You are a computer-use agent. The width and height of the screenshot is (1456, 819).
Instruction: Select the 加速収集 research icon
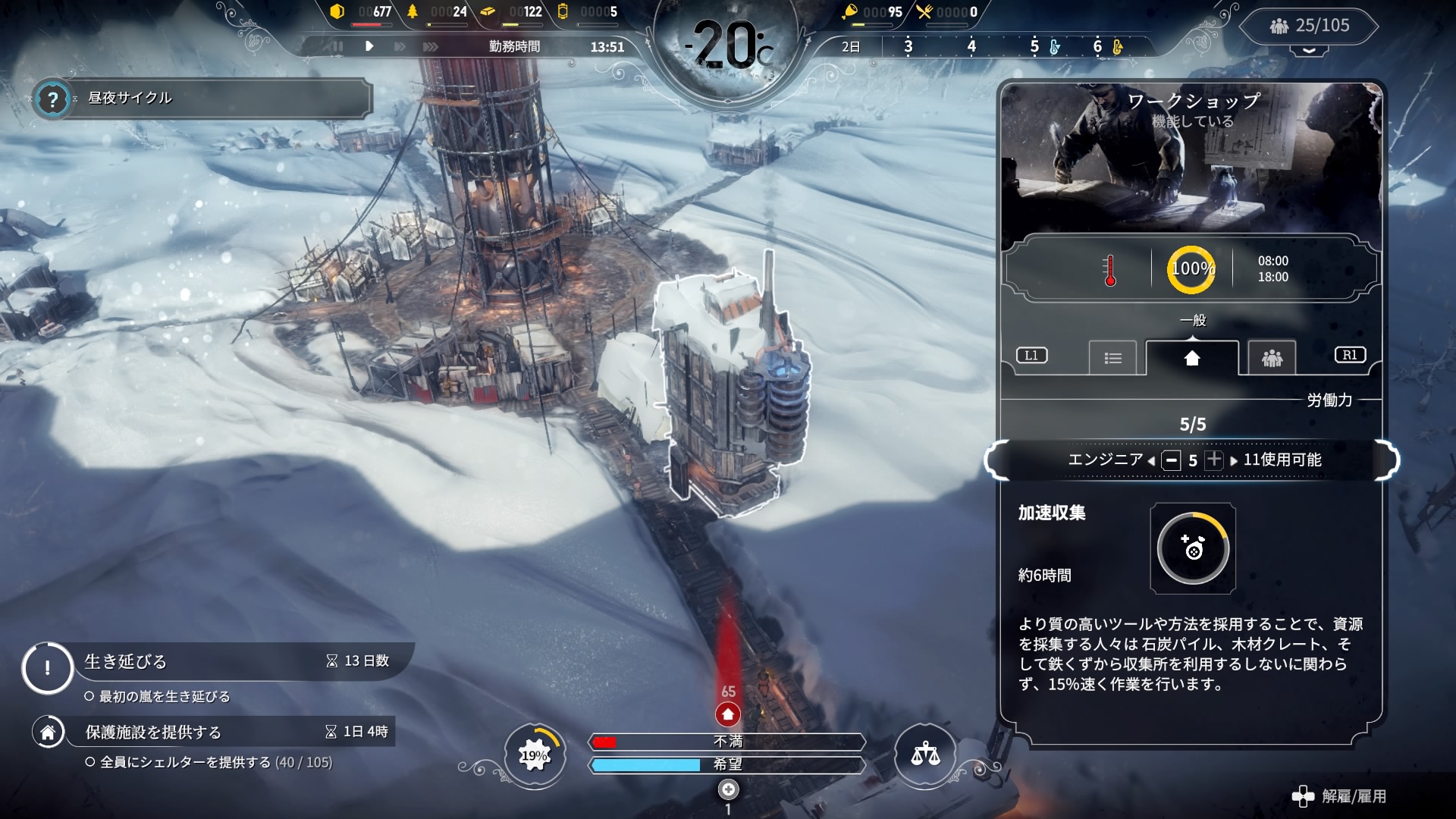coord(1193,548)
